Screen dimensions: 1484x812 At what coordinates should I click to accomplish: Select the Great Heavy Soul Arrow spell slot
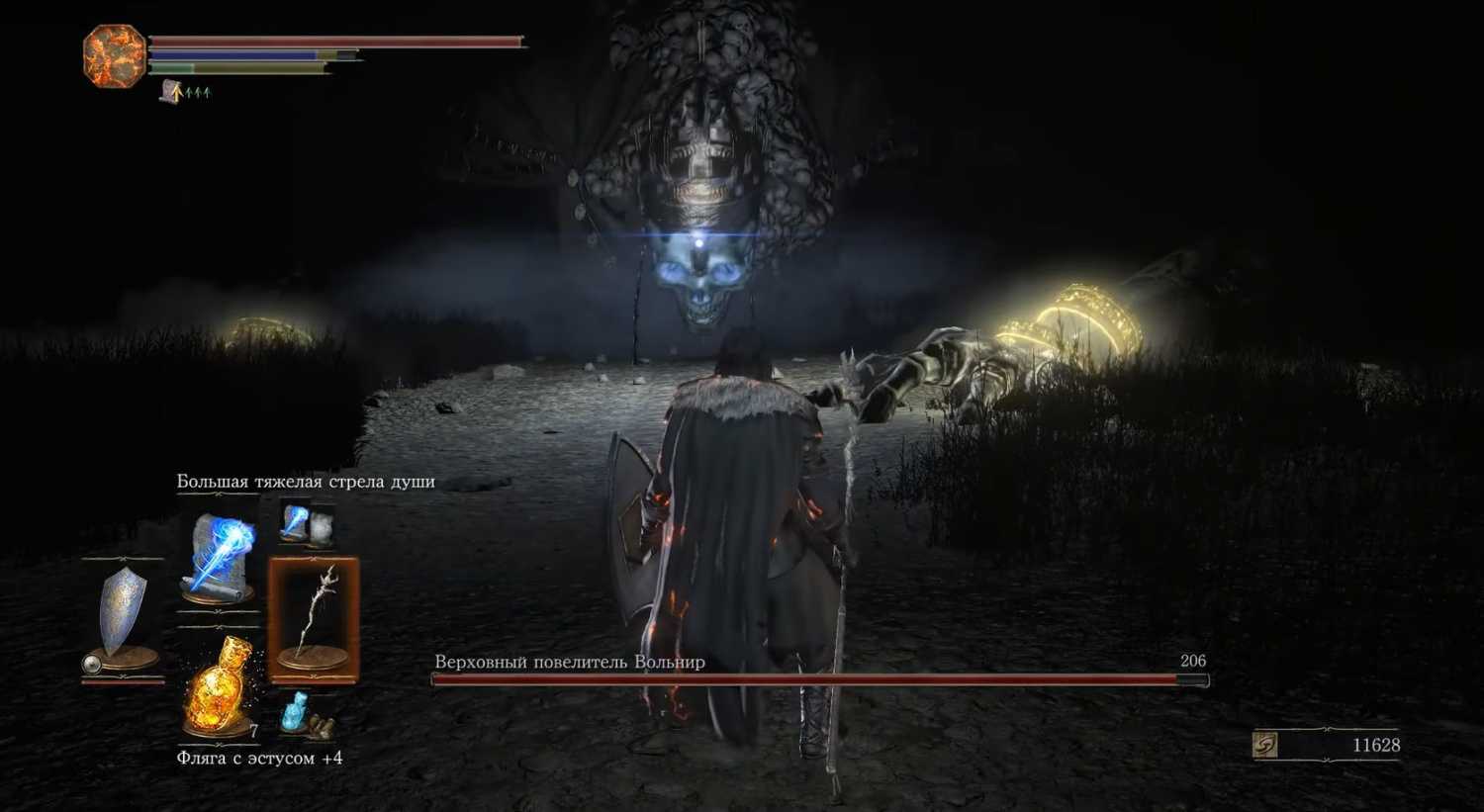click(x=219, y=557)
